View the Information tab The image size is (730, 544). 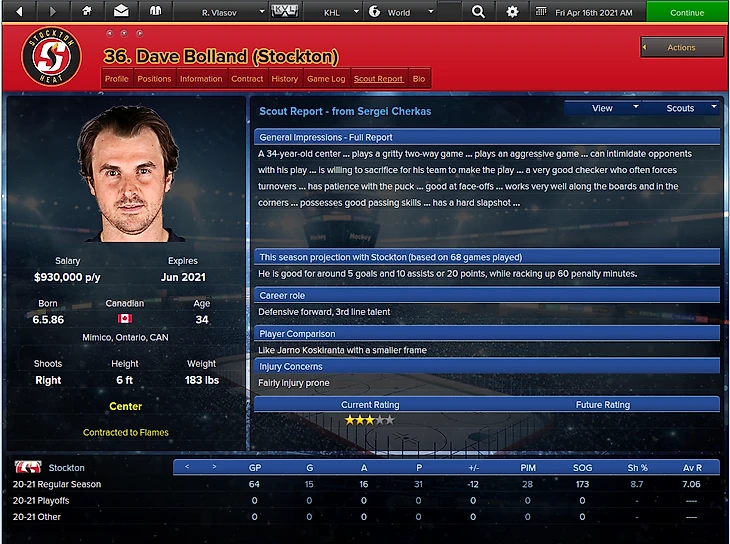(201, 79)
